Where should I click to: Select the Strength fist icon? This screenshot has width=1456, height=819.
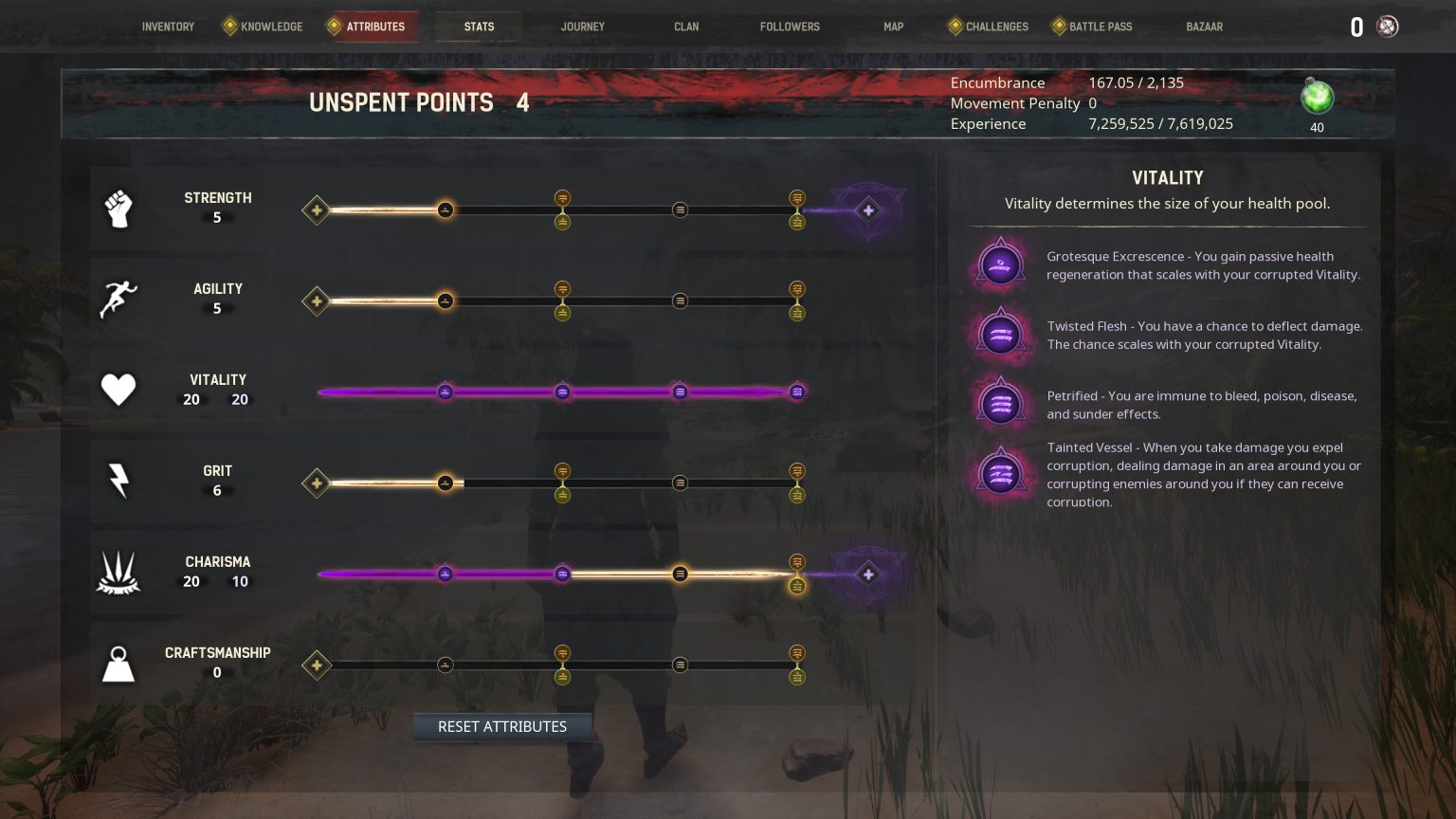tap(118, 209)
